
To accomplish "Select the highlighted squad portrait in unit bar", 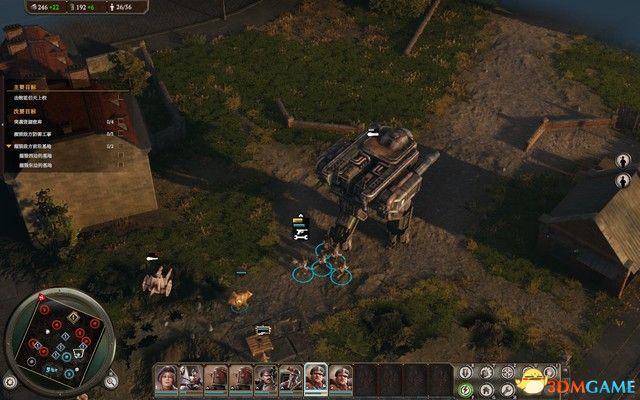I will pos(315,377).
